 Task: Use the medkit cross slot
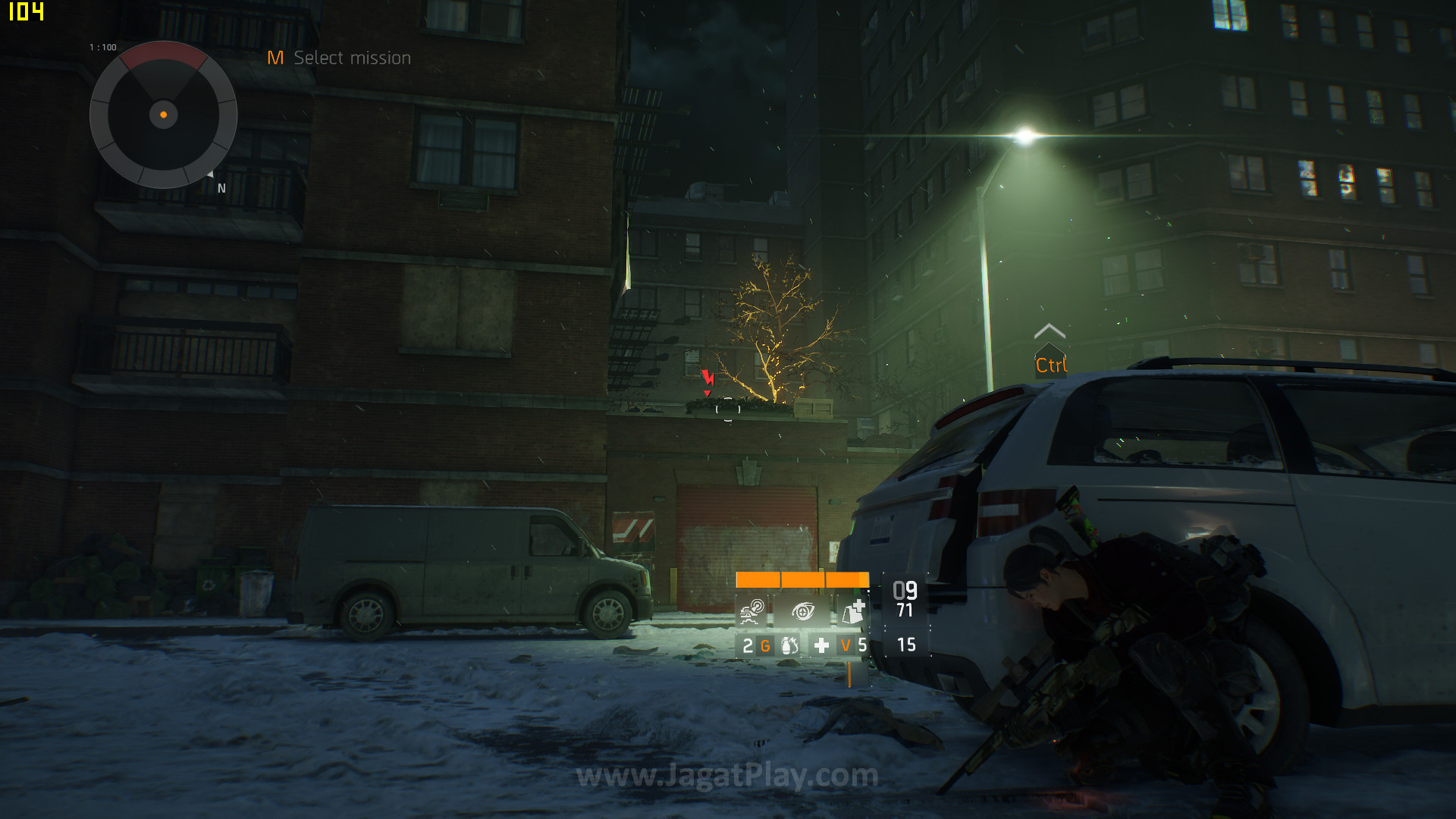click(x=821, y=645)
